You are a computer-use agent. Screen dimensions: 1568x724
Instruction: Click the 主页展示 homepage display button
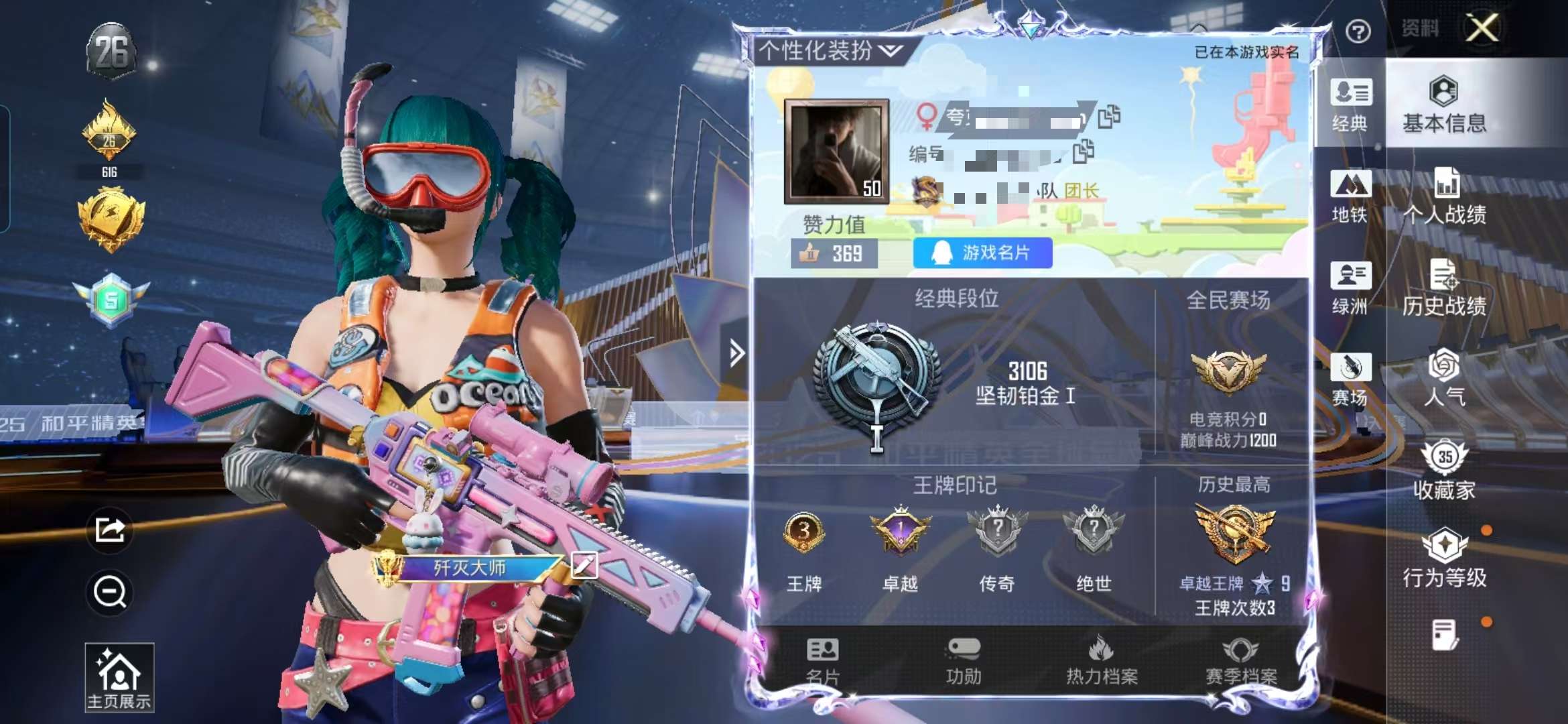click(x=119, y=677)
